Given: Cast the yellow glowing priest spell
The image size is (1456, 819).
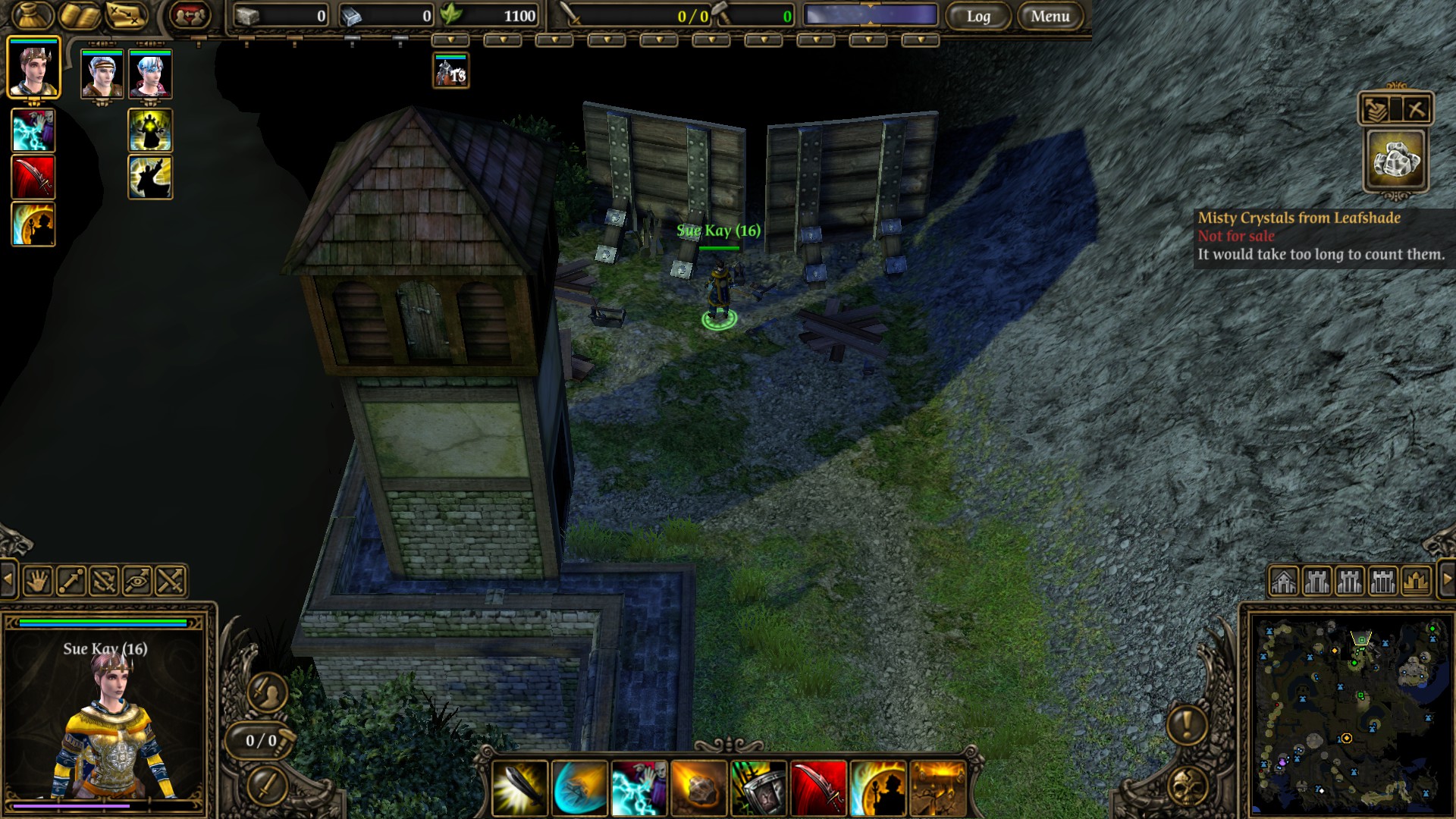Looking at the screenshot, I should point(150,130).
